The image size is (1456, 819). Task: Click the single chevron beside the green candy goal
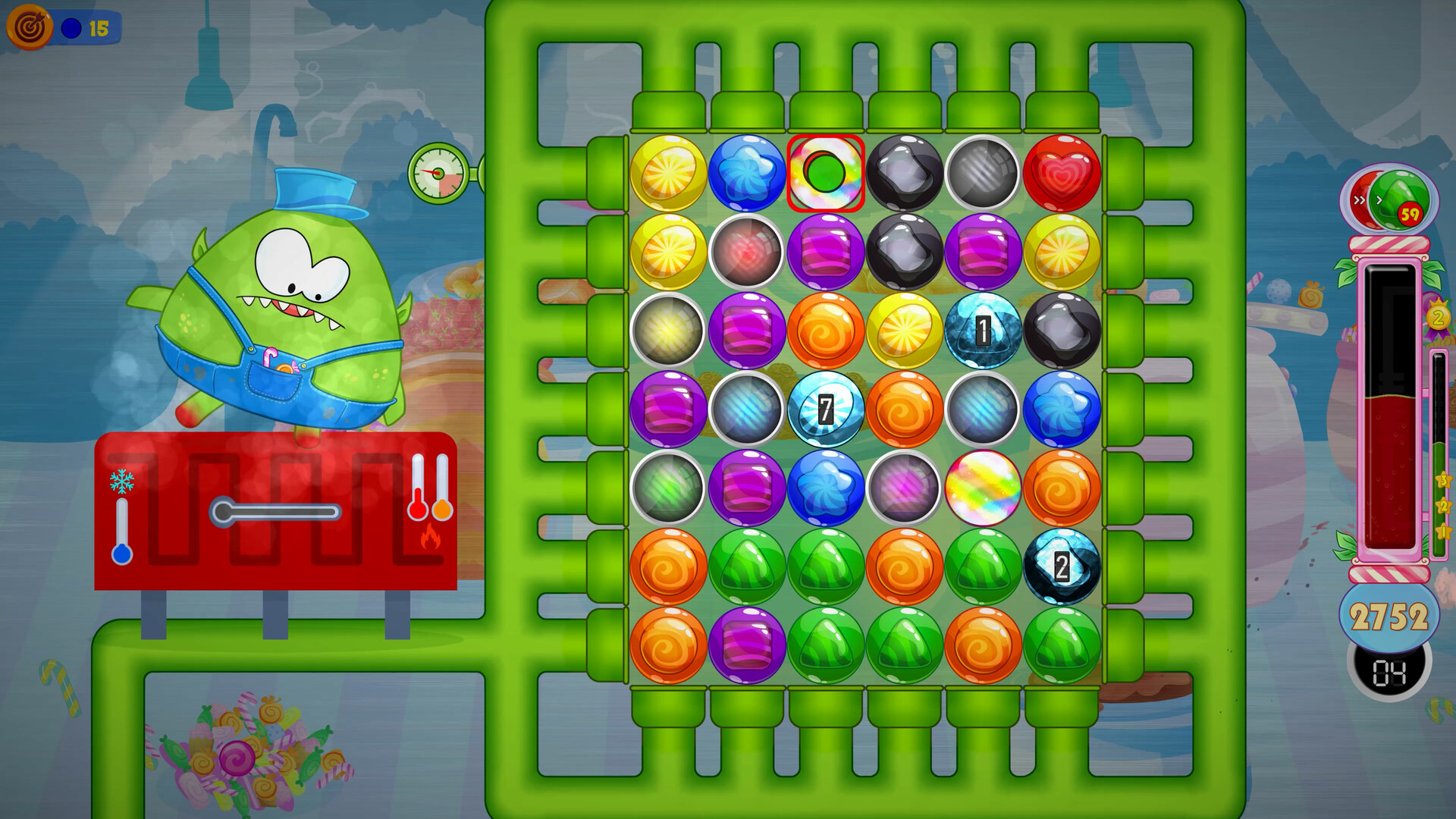tap(1379, 200)
